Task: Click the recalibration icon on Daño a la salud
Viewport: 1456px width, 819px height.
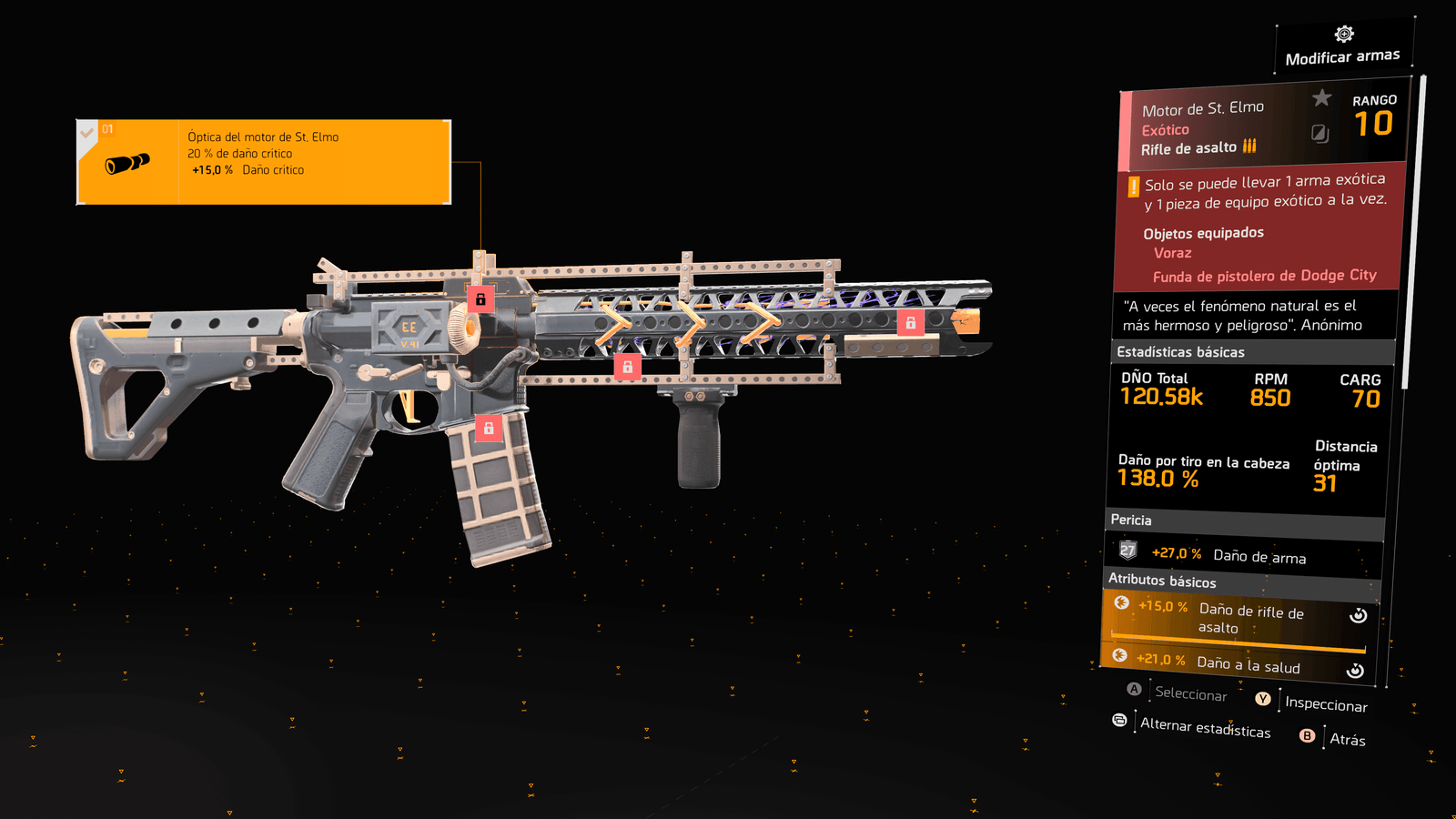Action: point(1355,671)
